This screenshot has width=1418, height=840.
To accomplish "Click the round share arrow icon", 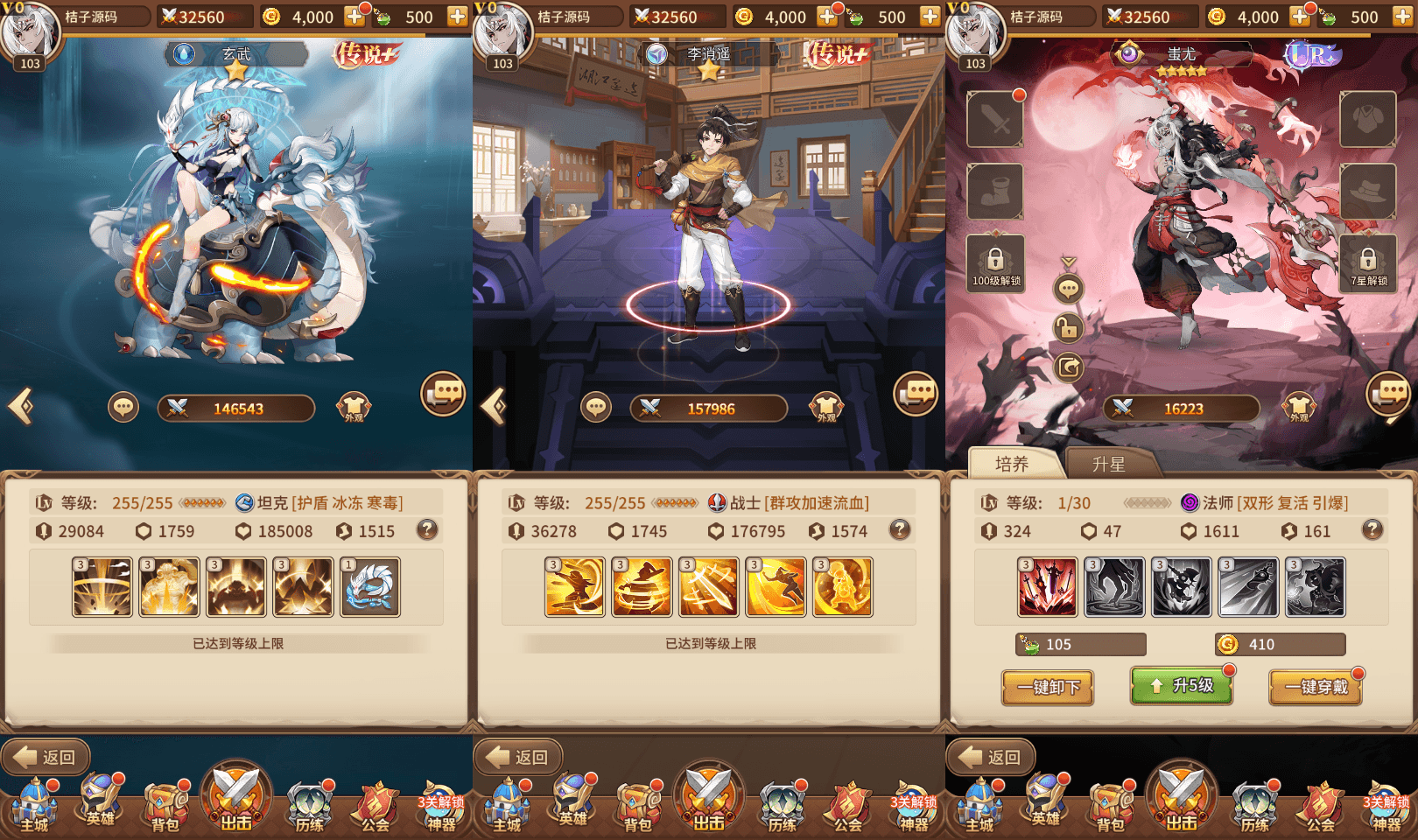I will click(x=1068, y=367).
